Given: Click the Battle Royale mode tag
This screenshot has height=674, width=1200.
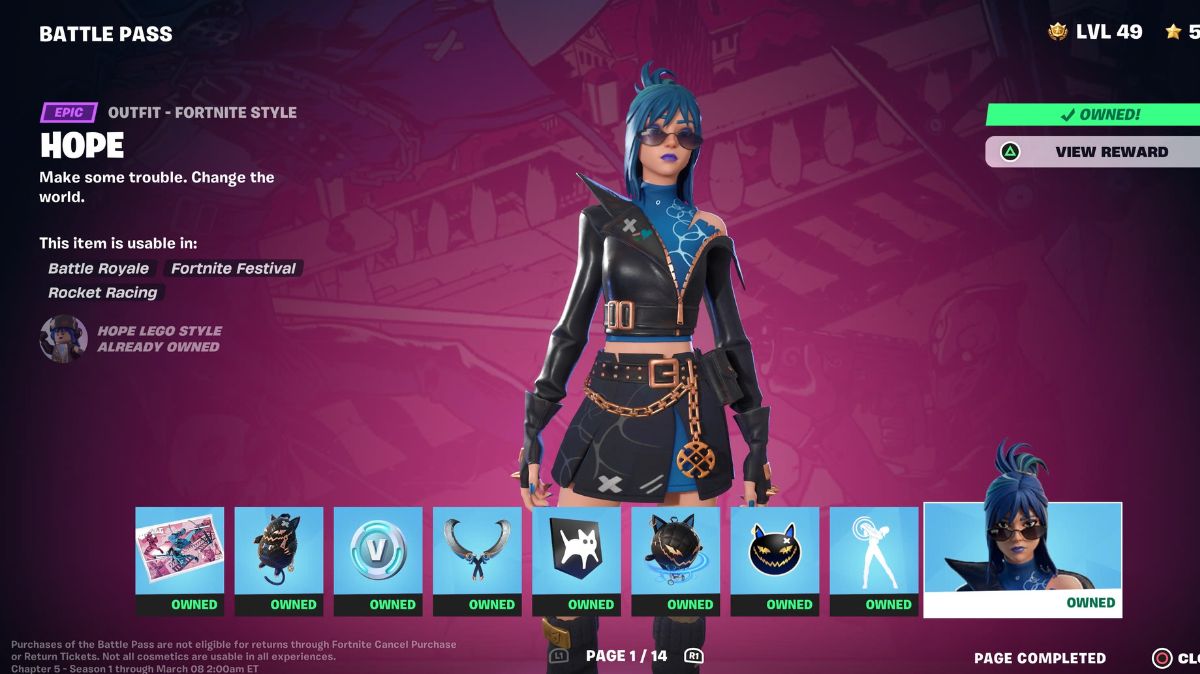Looking at the screenshot, I should coord(98,268).
